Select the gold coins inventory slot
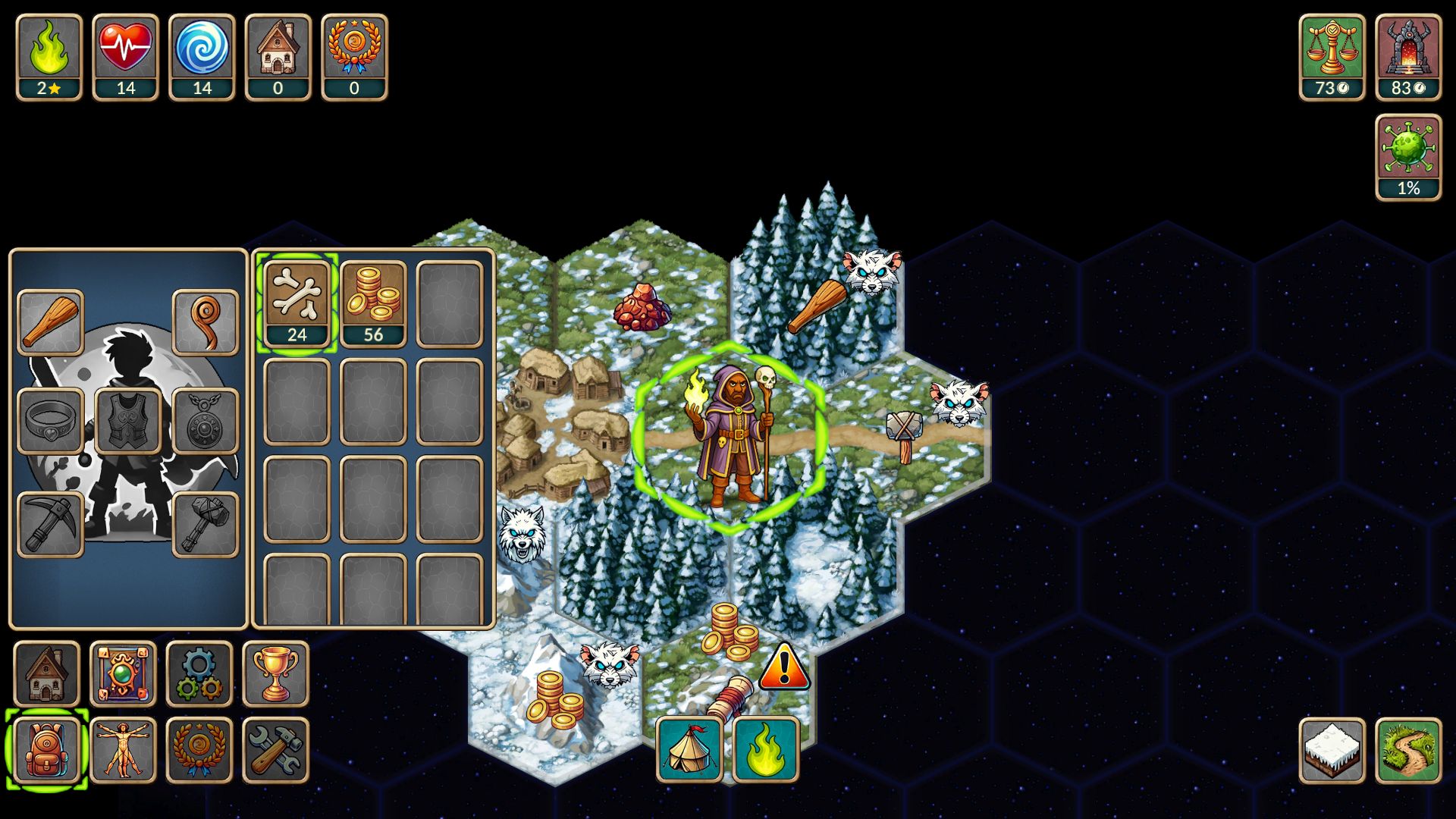This screenshot has height=819, width=1456. point(373,303)
